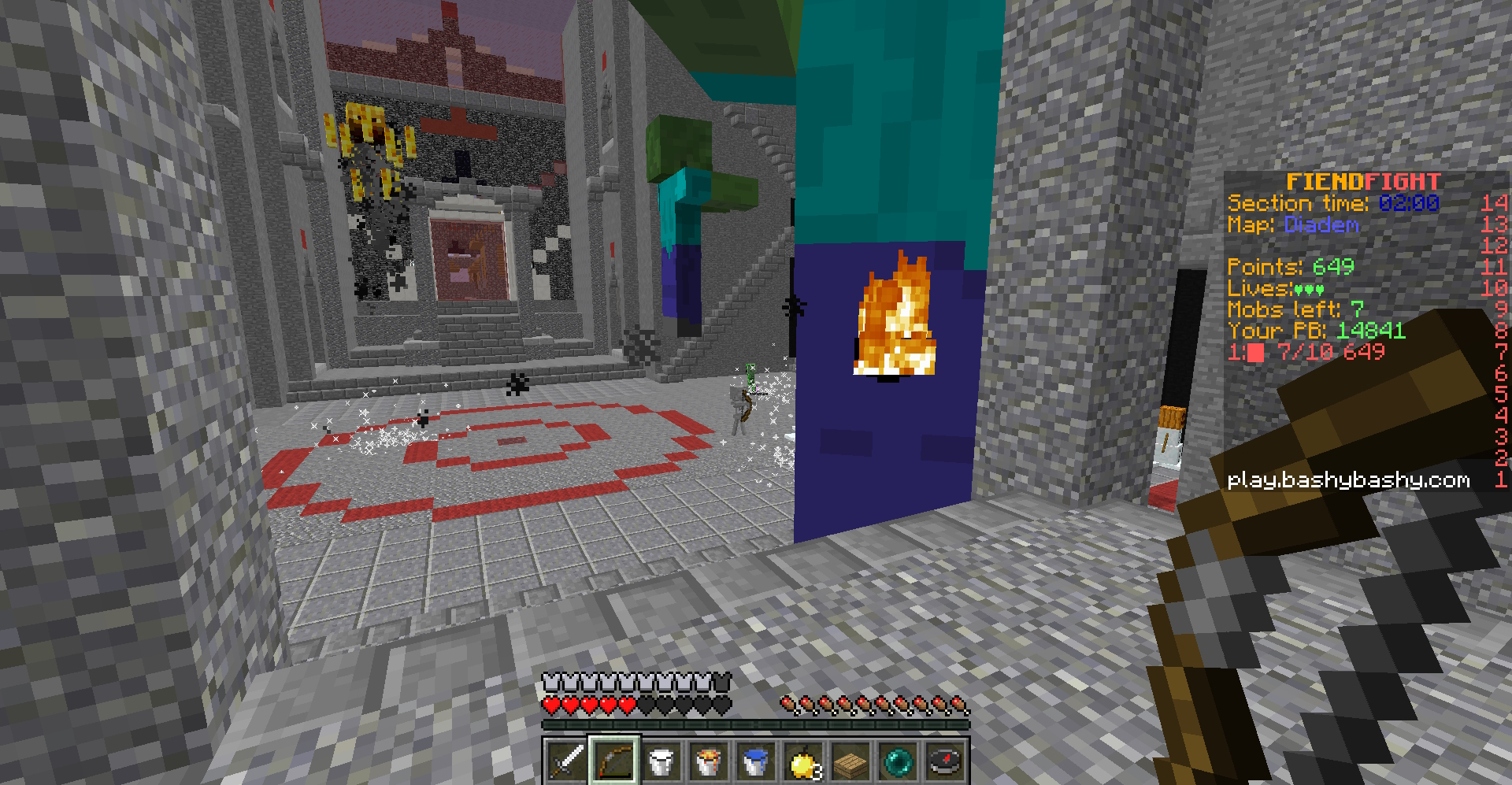Image resolution: width=1512 pixels, height=785 pixels.
Task: Select the bow hotbar slot
Action: click(614, 761)
